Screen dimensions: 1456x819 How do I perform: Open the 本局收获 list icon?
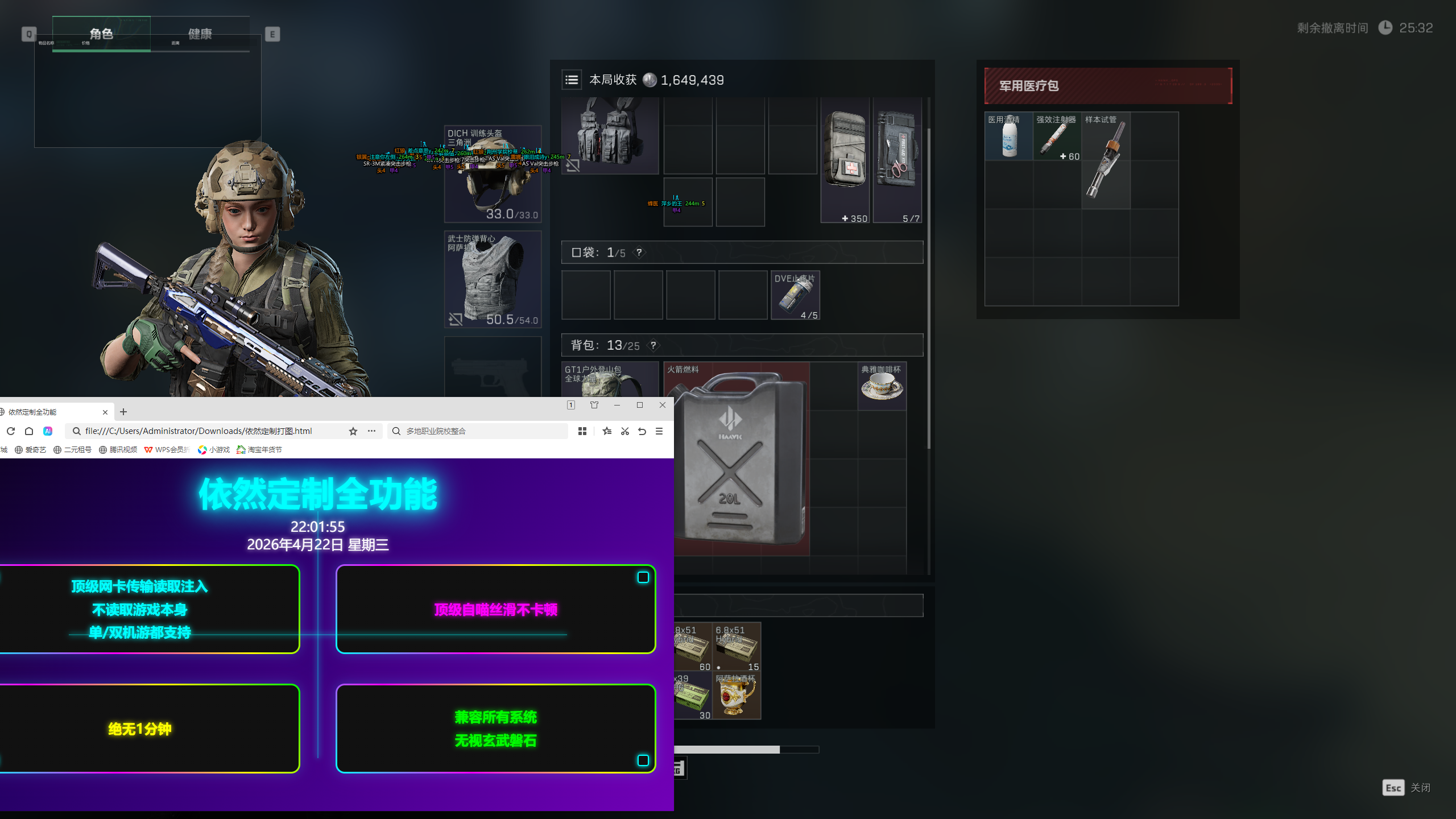[x=572, y=80]
